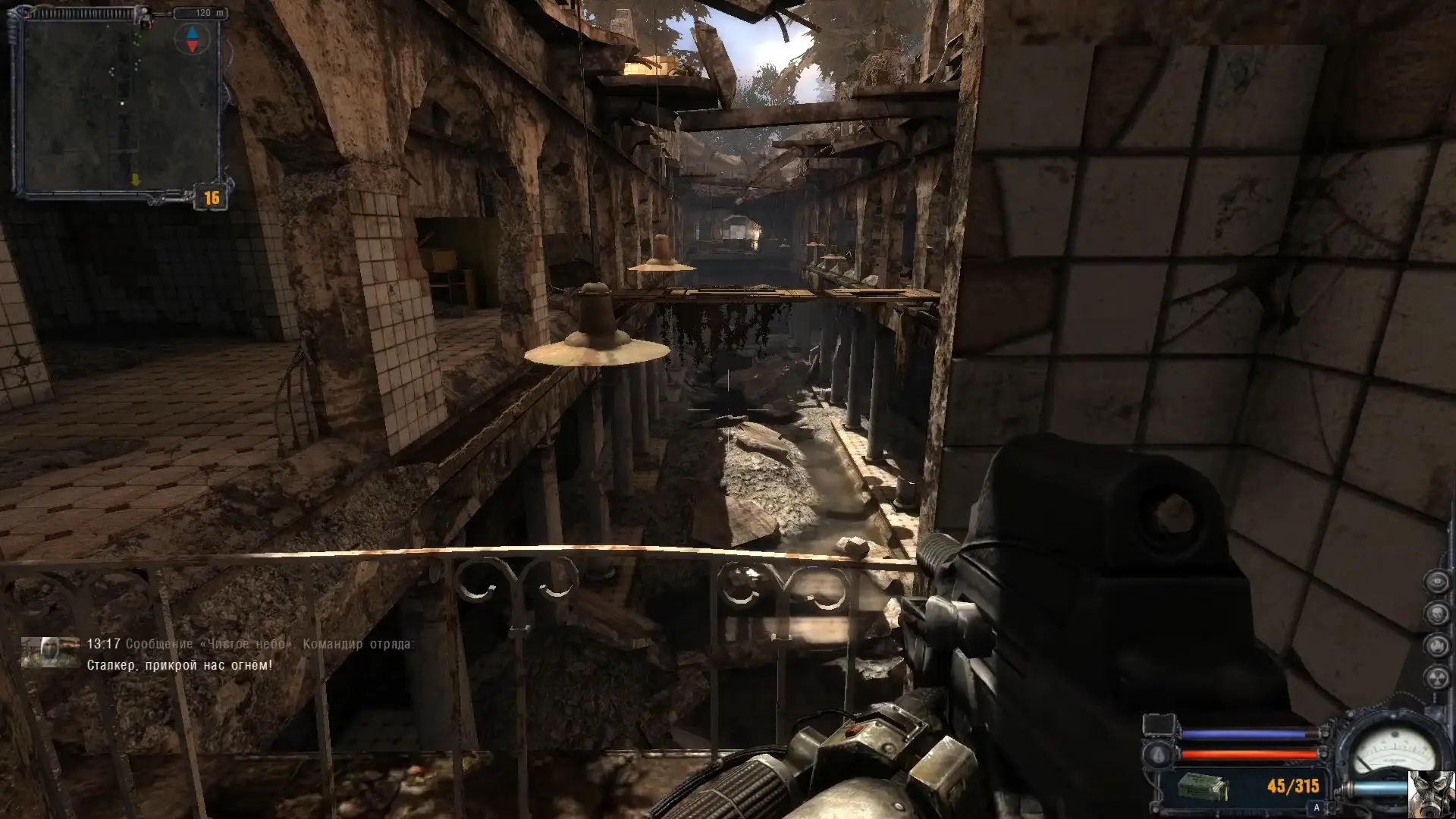Click the eye status icon
The image size is (1456, 819).
pos(1436,582)
